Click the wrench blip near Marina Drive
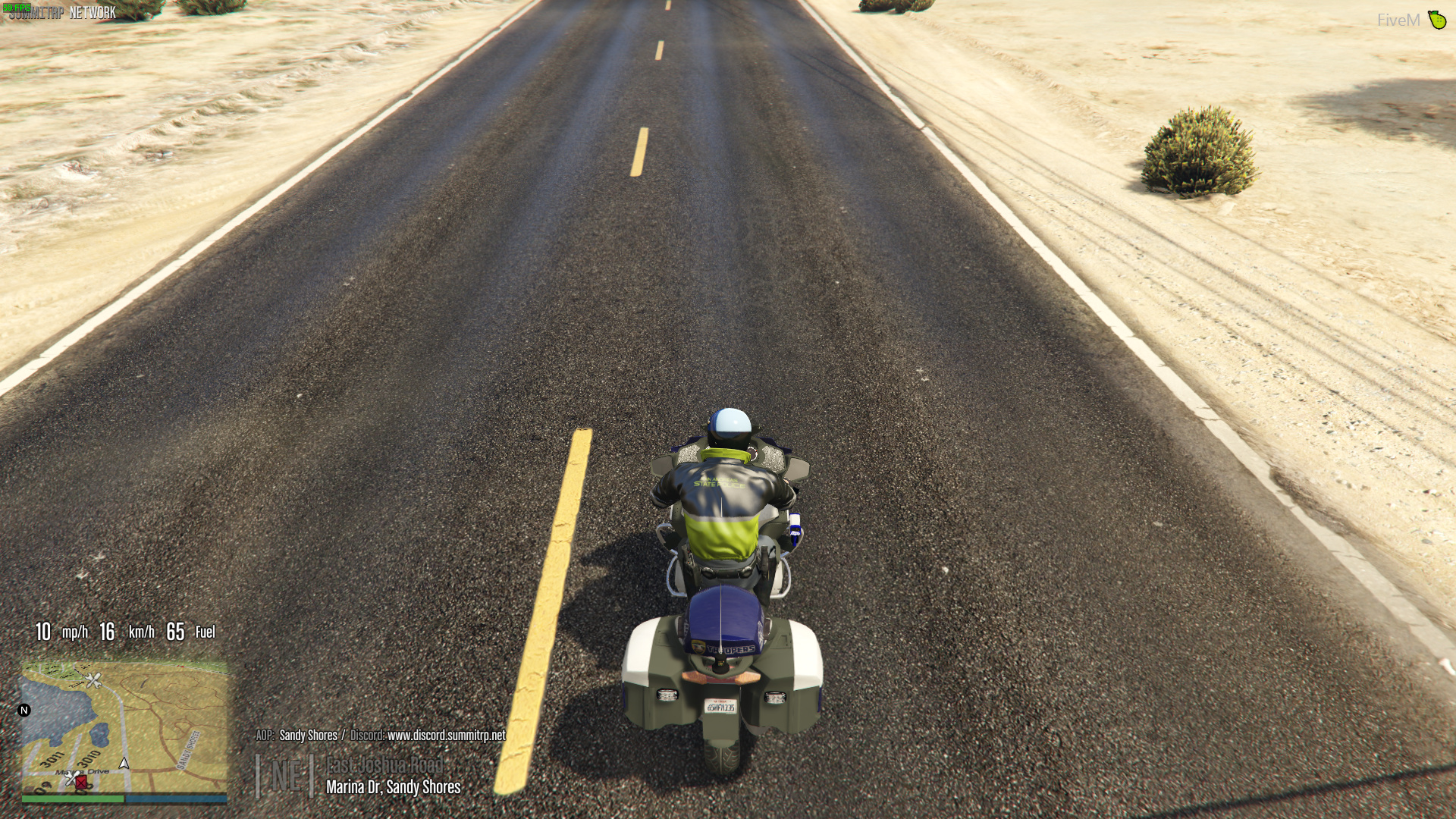Screen dimensions: 1456x819 [x=71, y=777]
